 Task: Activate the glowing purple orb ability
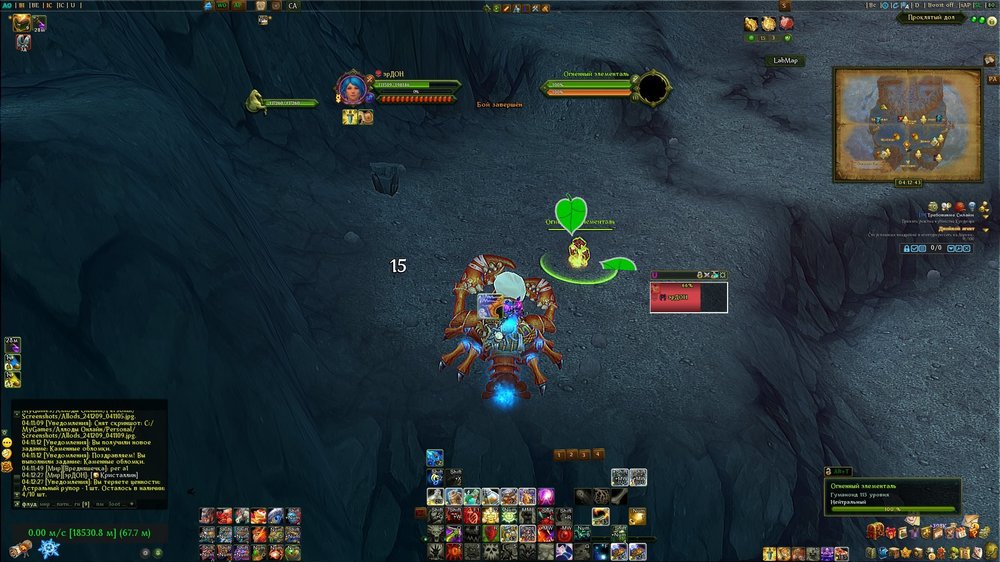546,496
